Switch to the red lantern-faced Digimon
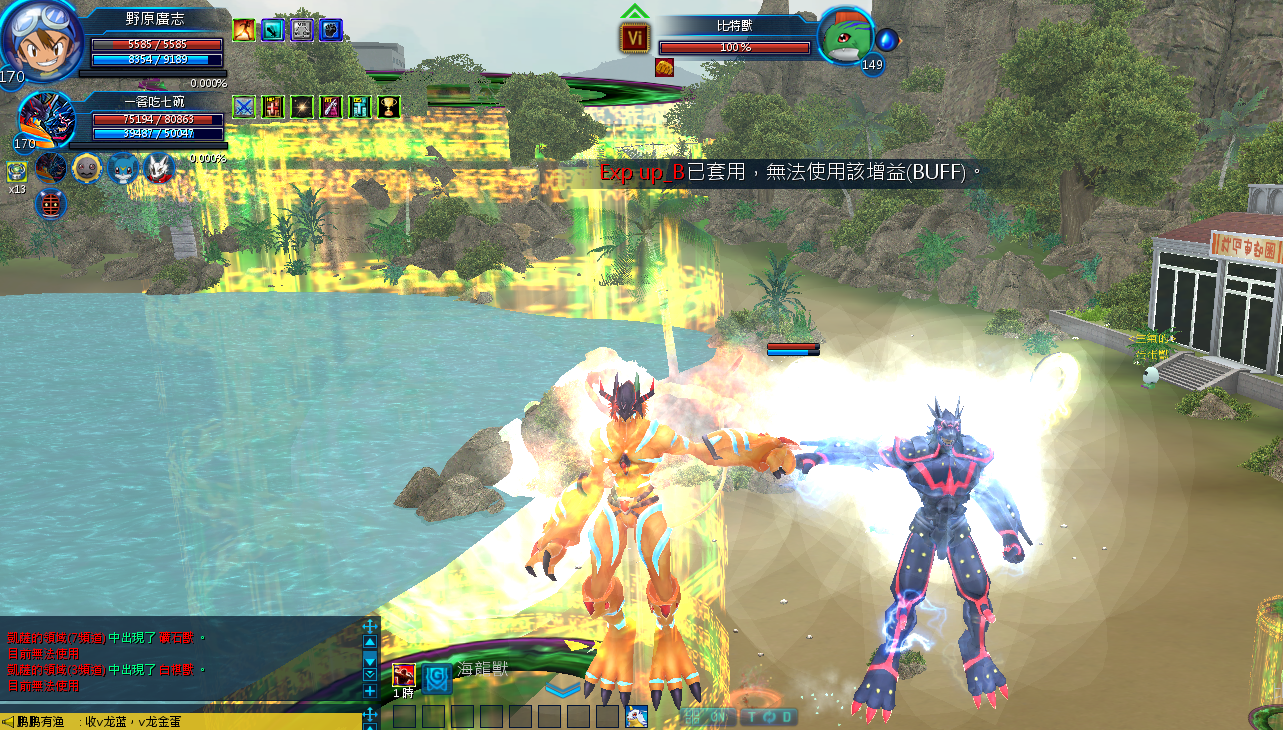Screen dimensions: 1283x730 click(x=51, y=204)
